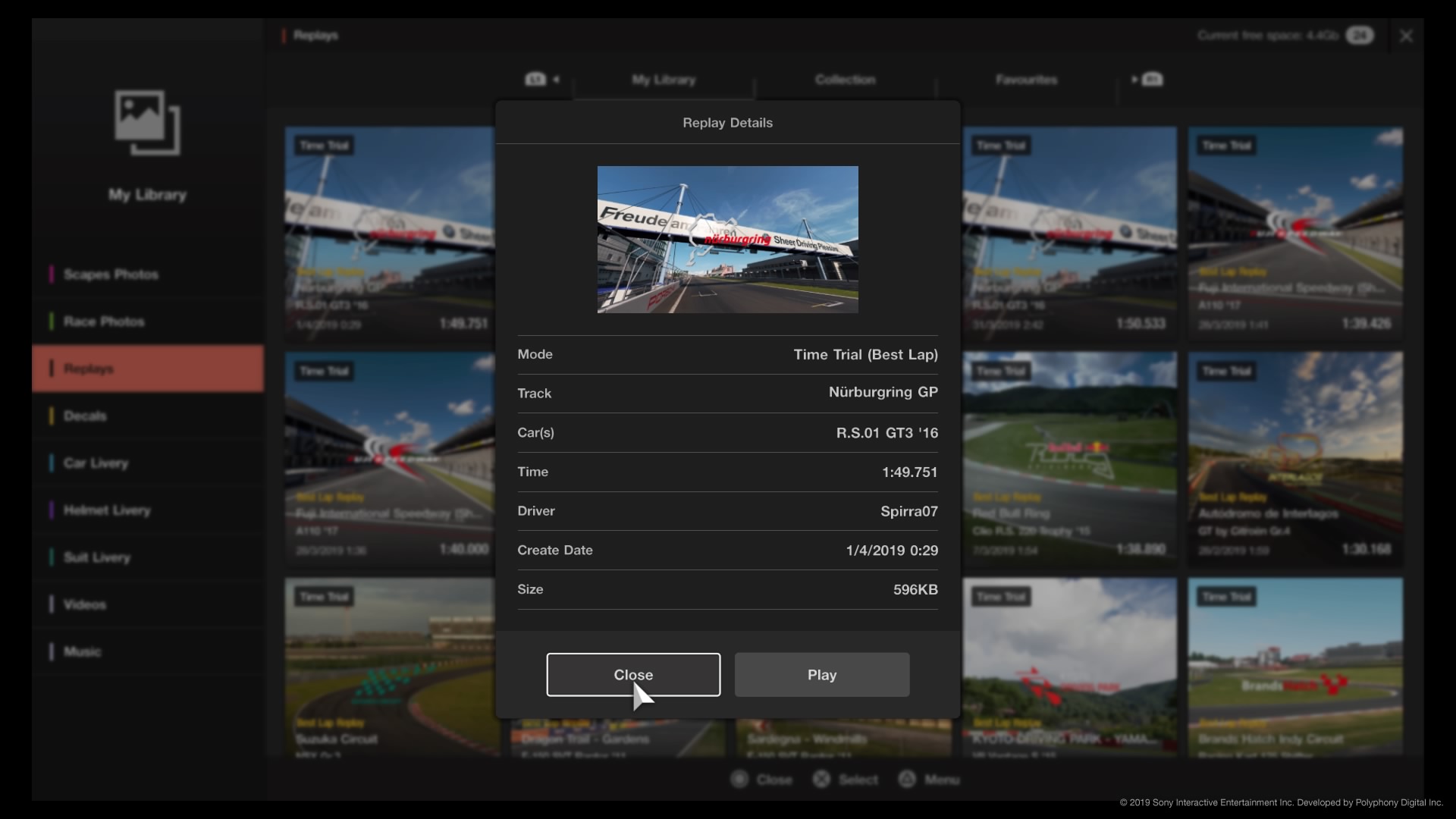Viewport: 1456px width, 819px height.
Task: Click the left page arrow near the page counter
Action: click(557, 80)
